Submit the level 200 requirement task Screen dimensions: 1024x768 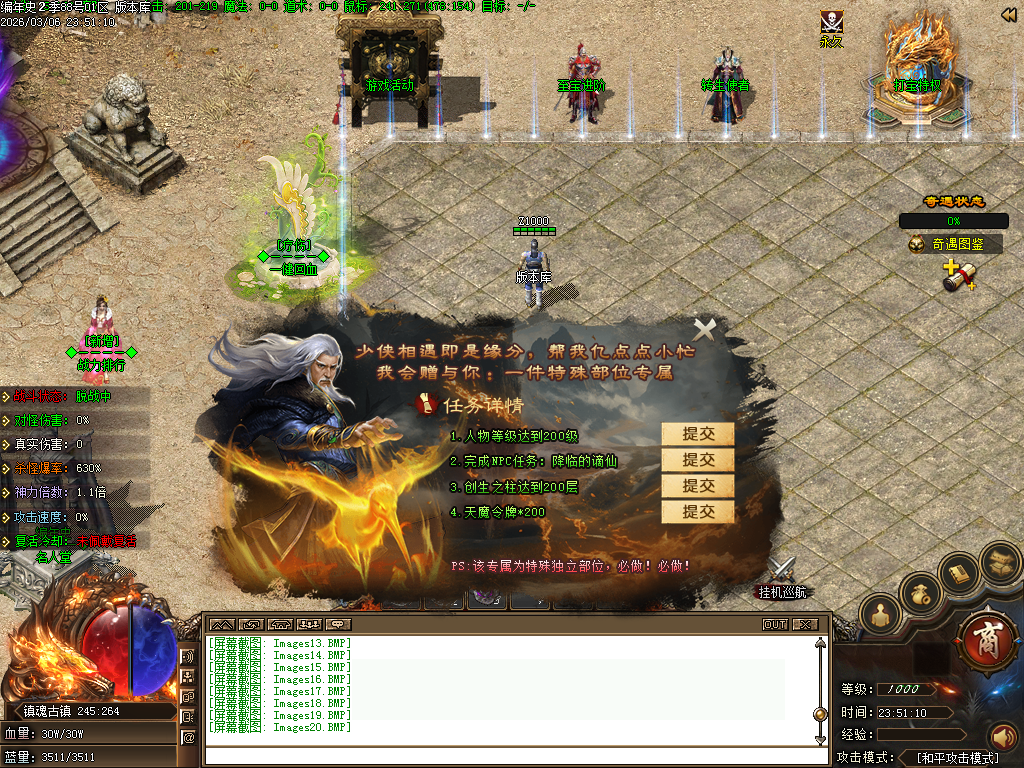point(698,434)
